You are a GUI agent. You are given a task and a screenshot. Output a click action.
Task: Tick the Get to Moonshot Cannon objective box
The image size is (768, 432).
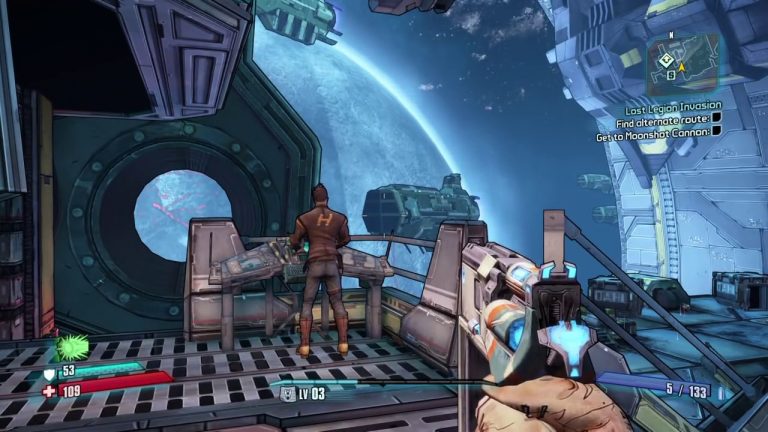tap(716, 131)
